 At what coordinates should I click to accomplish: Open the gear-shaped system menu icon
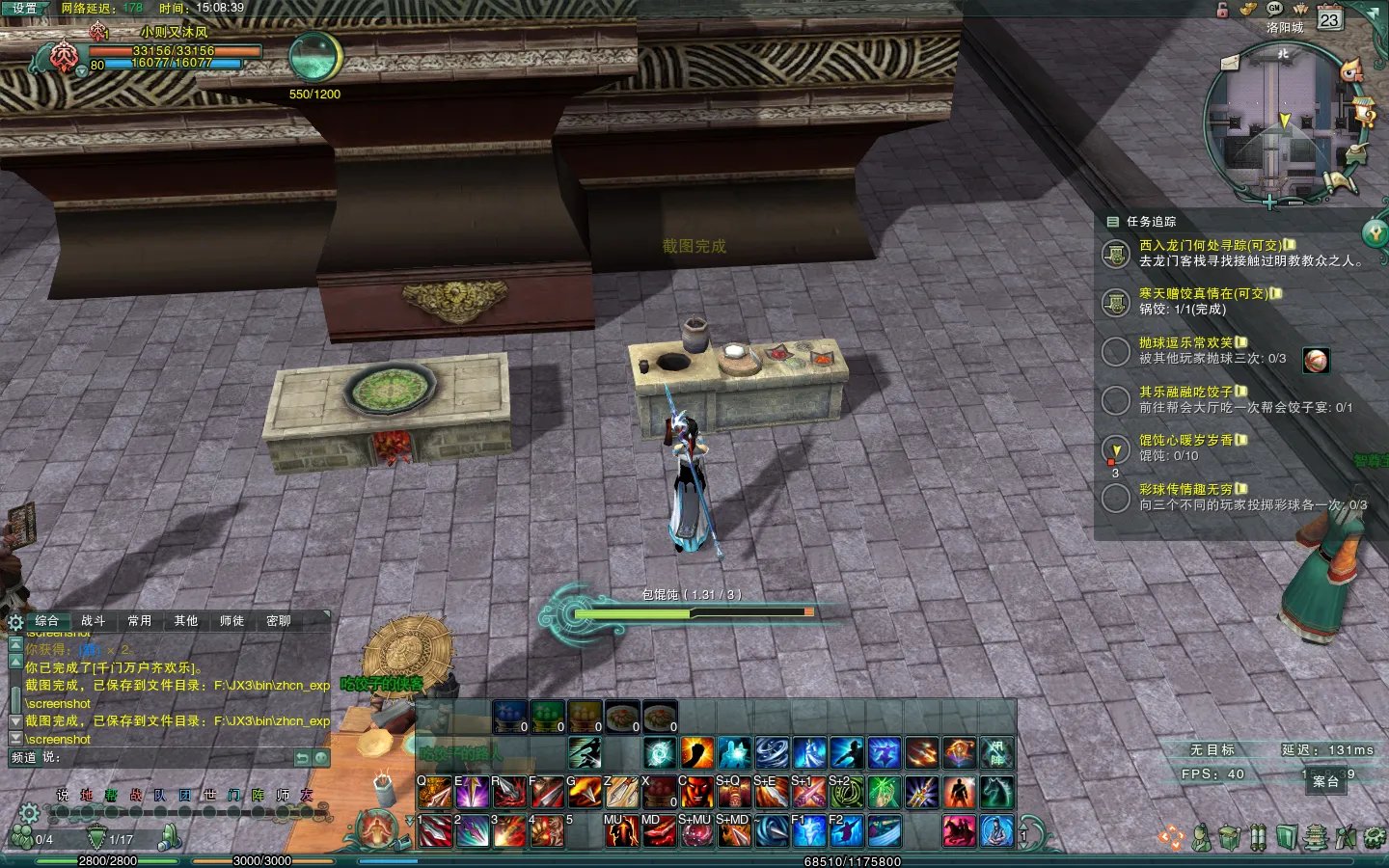[x=1376, y=837]
